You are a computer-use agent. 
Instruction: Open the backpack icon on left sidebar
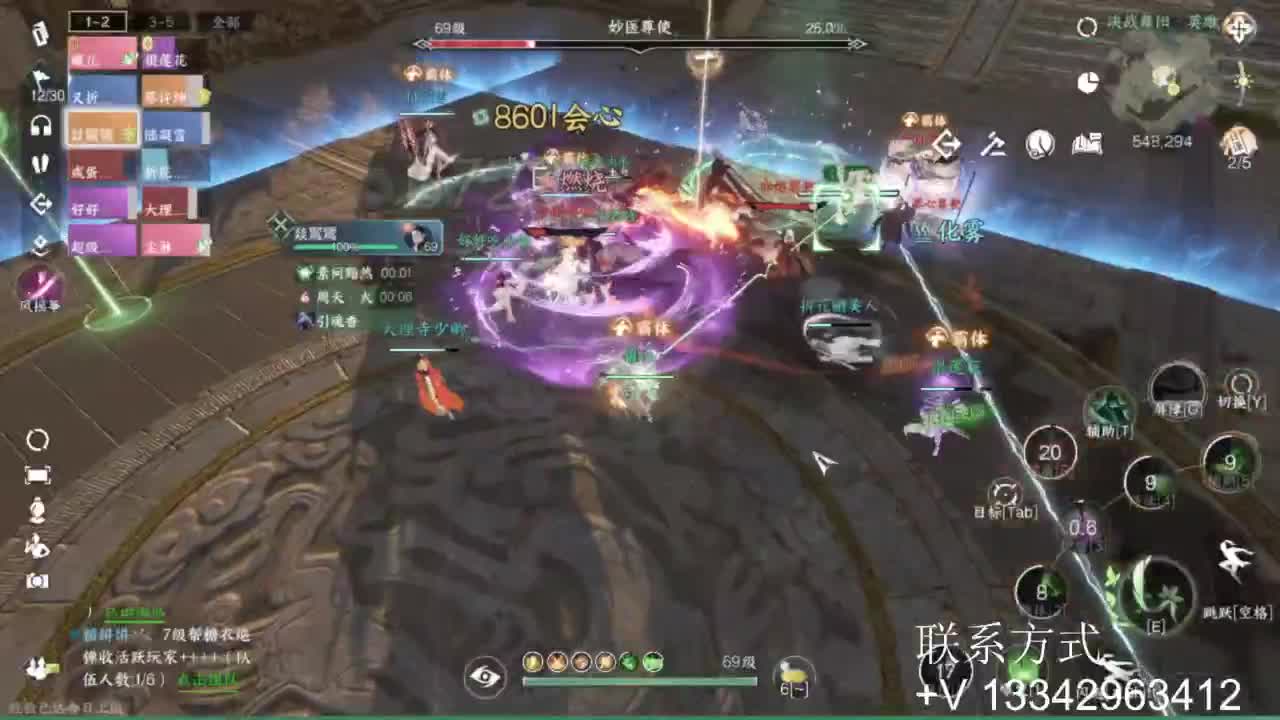[40, 32]
